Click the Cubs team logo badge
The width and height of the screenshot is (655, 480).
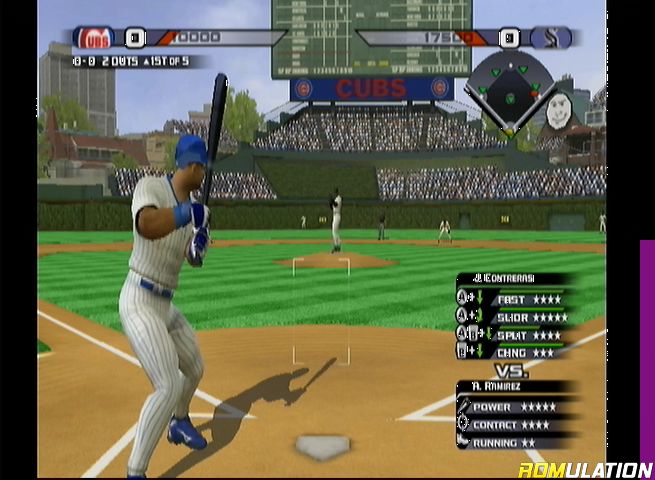pos(96,38)
